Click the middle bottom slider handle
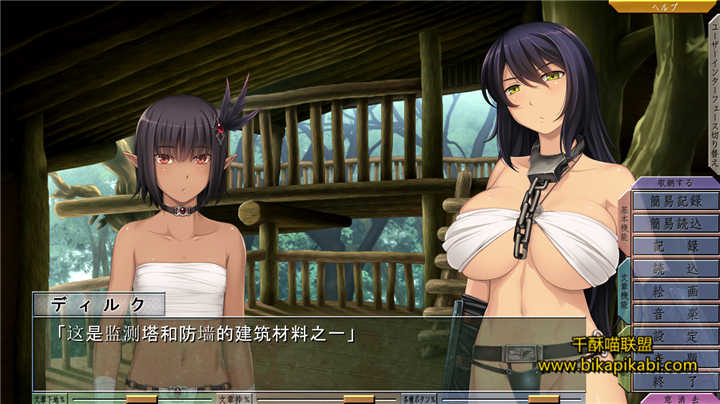The width and height of the screenshot is (720, 404). pyautogui.click(x=357, y=398)
